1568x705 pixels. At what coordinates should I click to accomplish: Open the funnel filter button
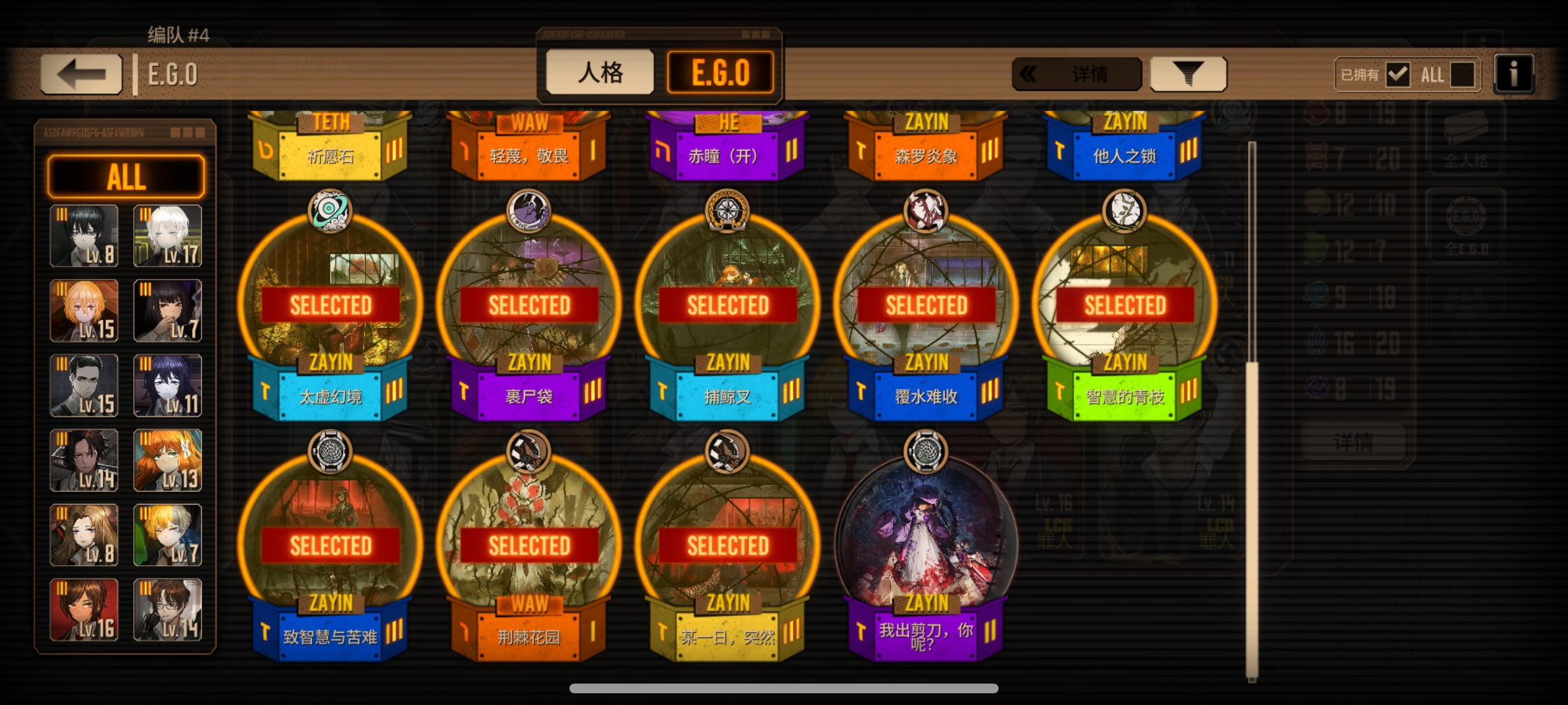[1188, 74]
